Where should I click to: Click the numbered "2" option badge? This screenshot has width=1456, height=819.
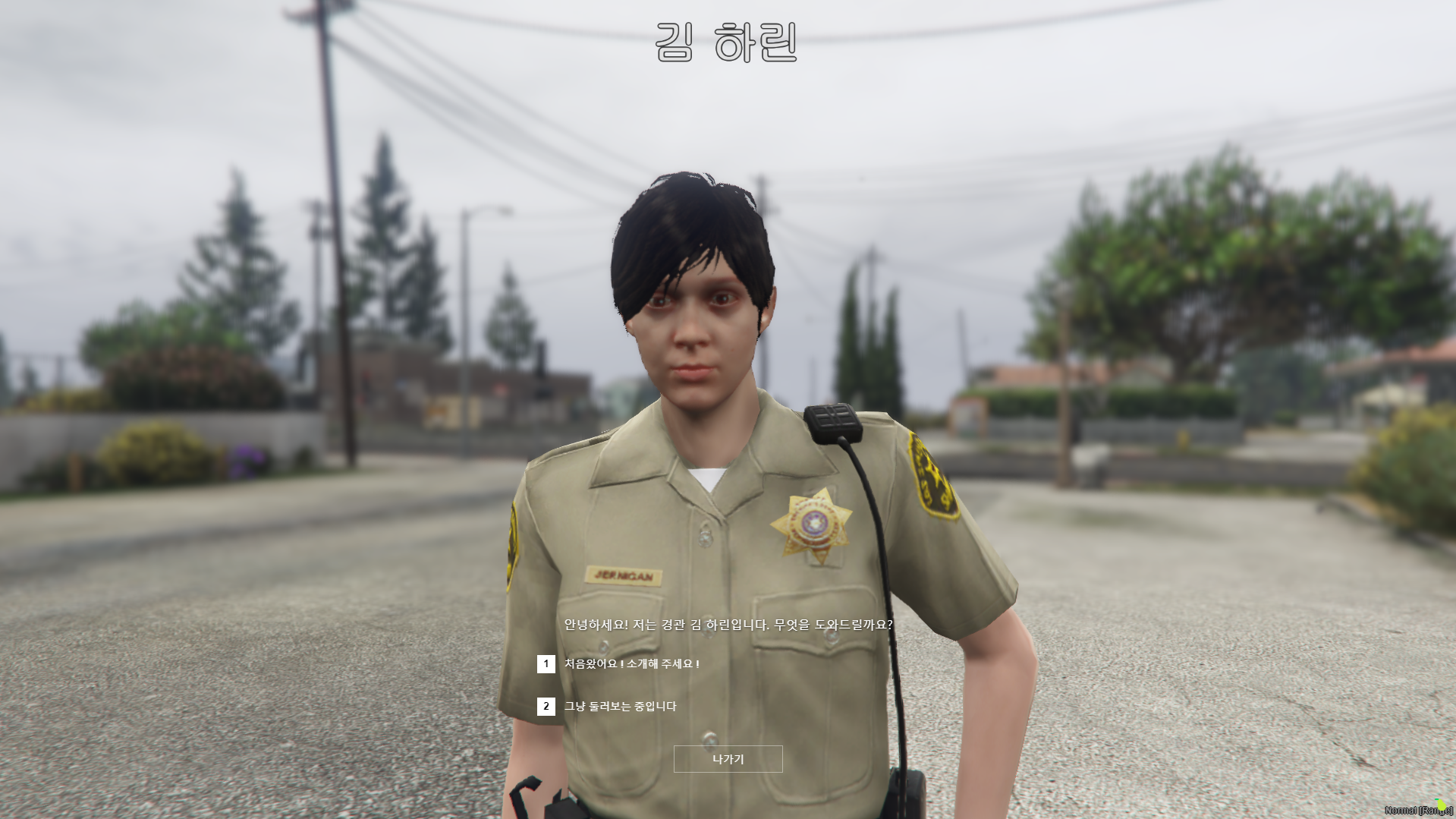[x=545, y=706]
